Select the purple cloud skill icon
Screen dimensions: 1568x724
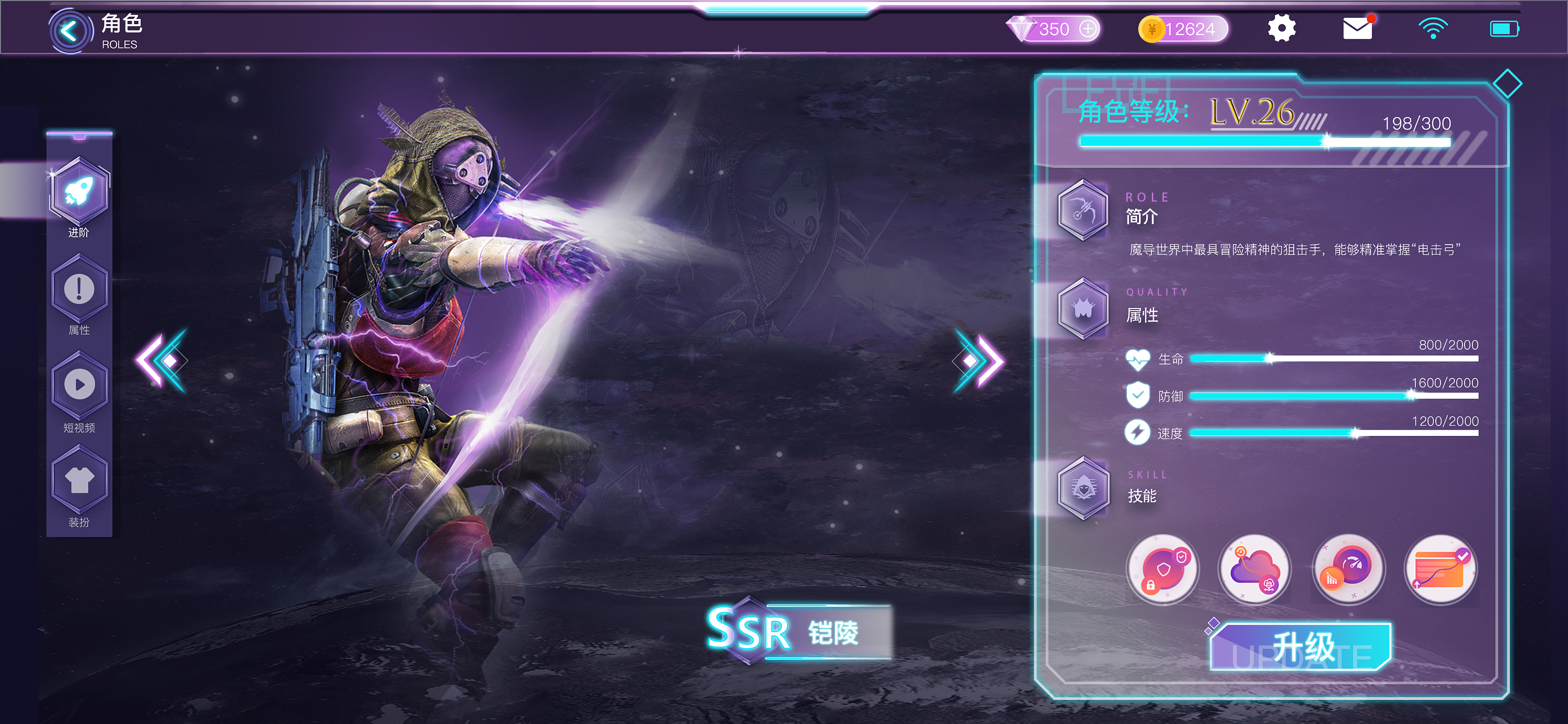coord(1254,570)
